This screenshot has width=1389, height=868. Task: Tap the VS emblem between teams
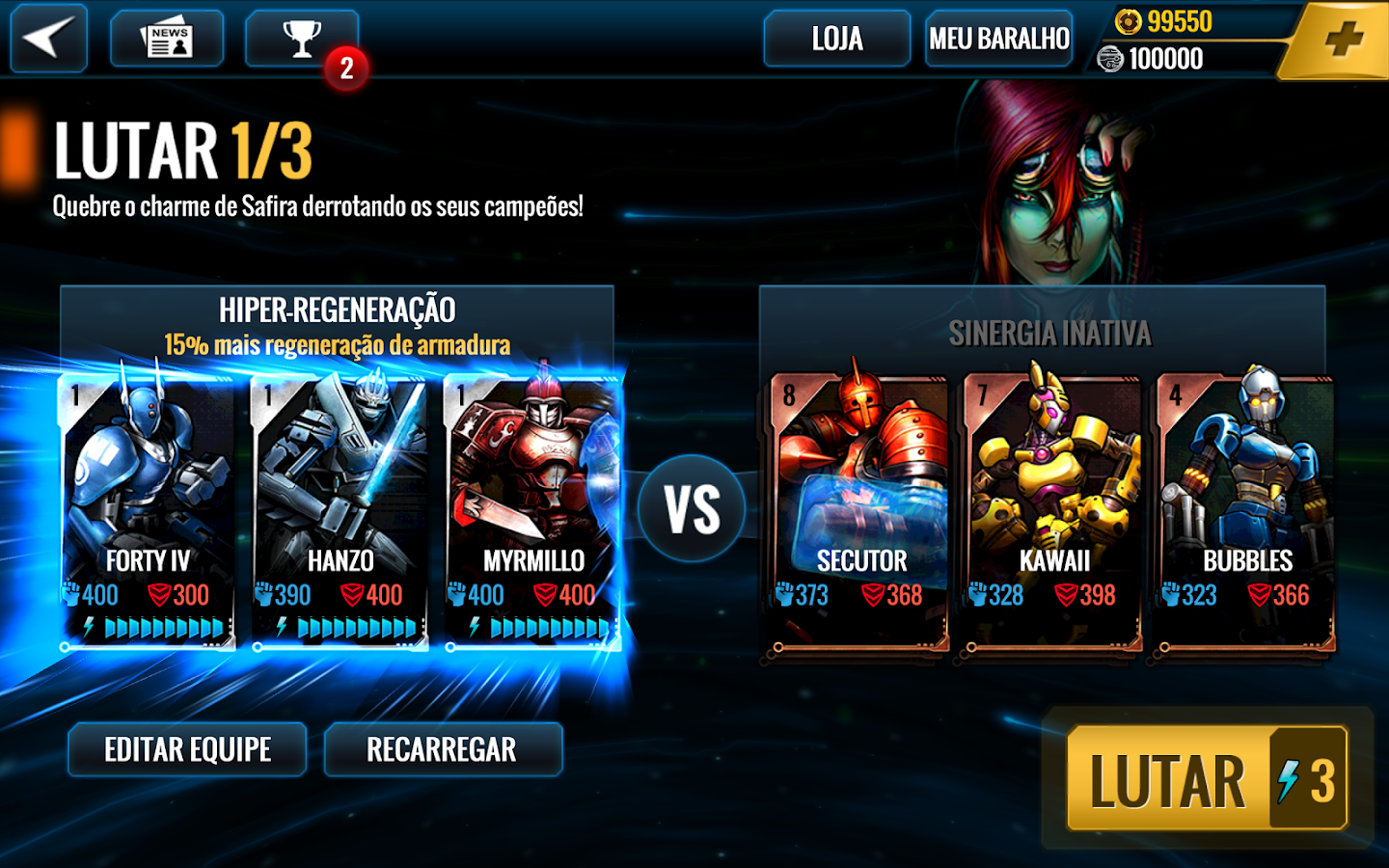point(691,504)
